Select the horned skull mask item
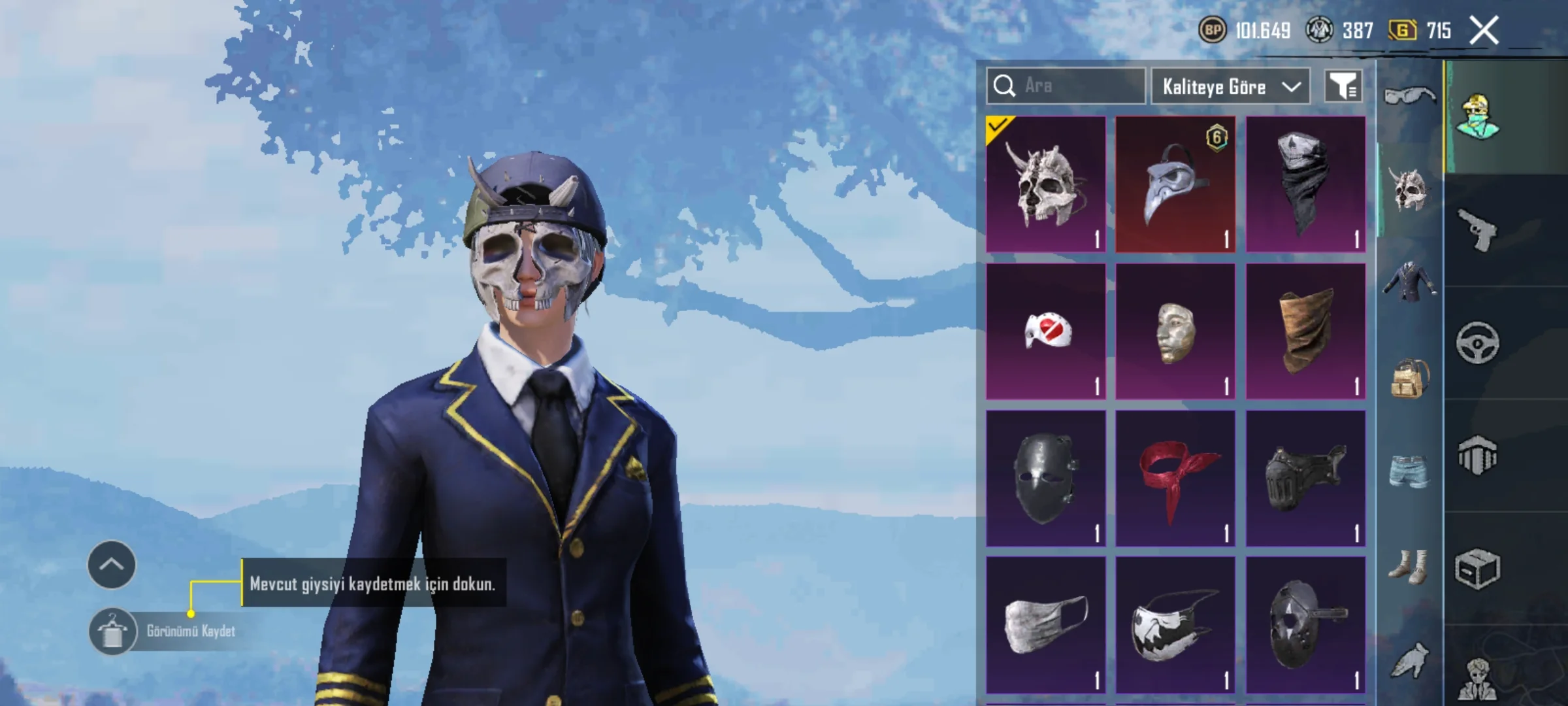This screenshot has height=706, width=1568. click(1045, 184)
